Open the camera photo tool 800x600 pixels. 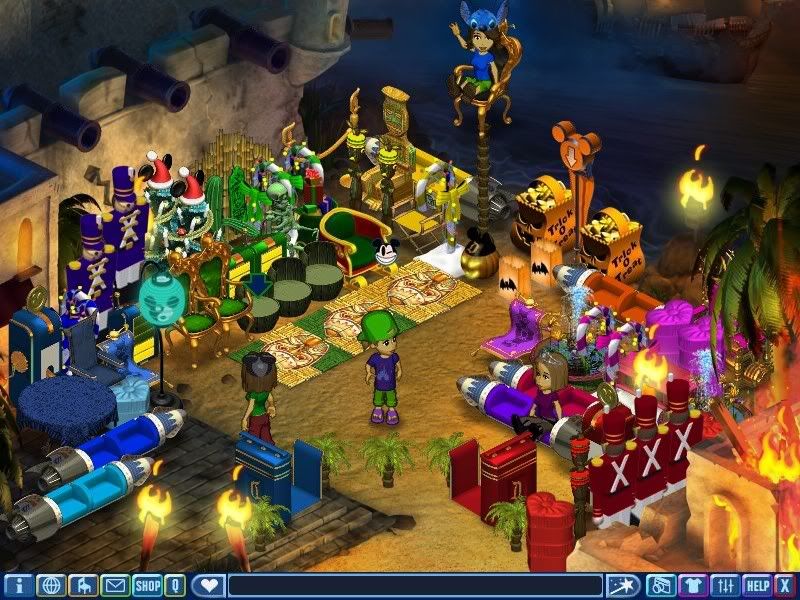coord(660,585)
